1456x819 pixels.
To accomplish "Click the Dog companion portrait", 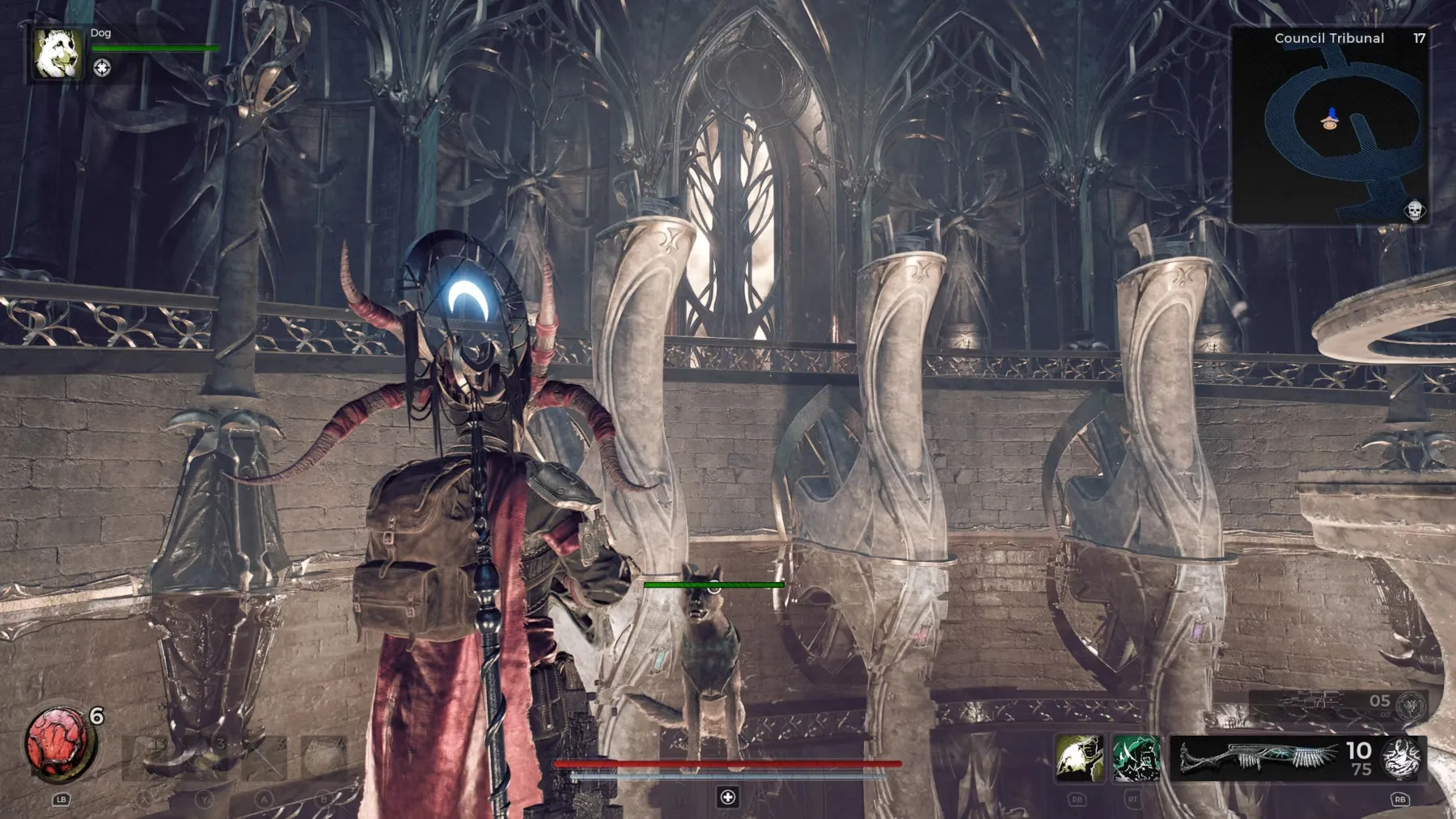I will coord(57,54).
